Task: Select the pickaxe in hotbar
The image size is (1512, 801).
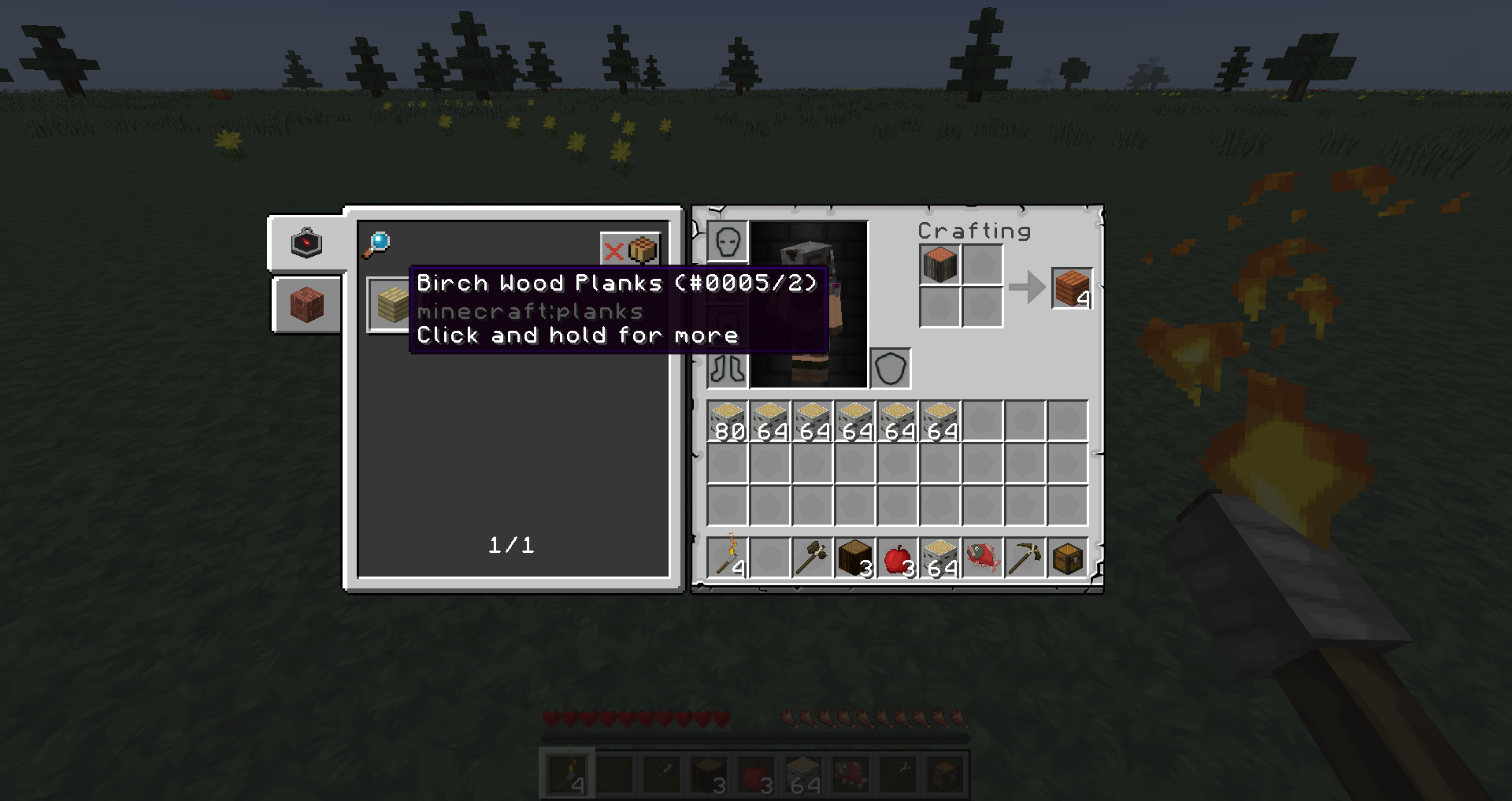Action: coord(1025,558)
